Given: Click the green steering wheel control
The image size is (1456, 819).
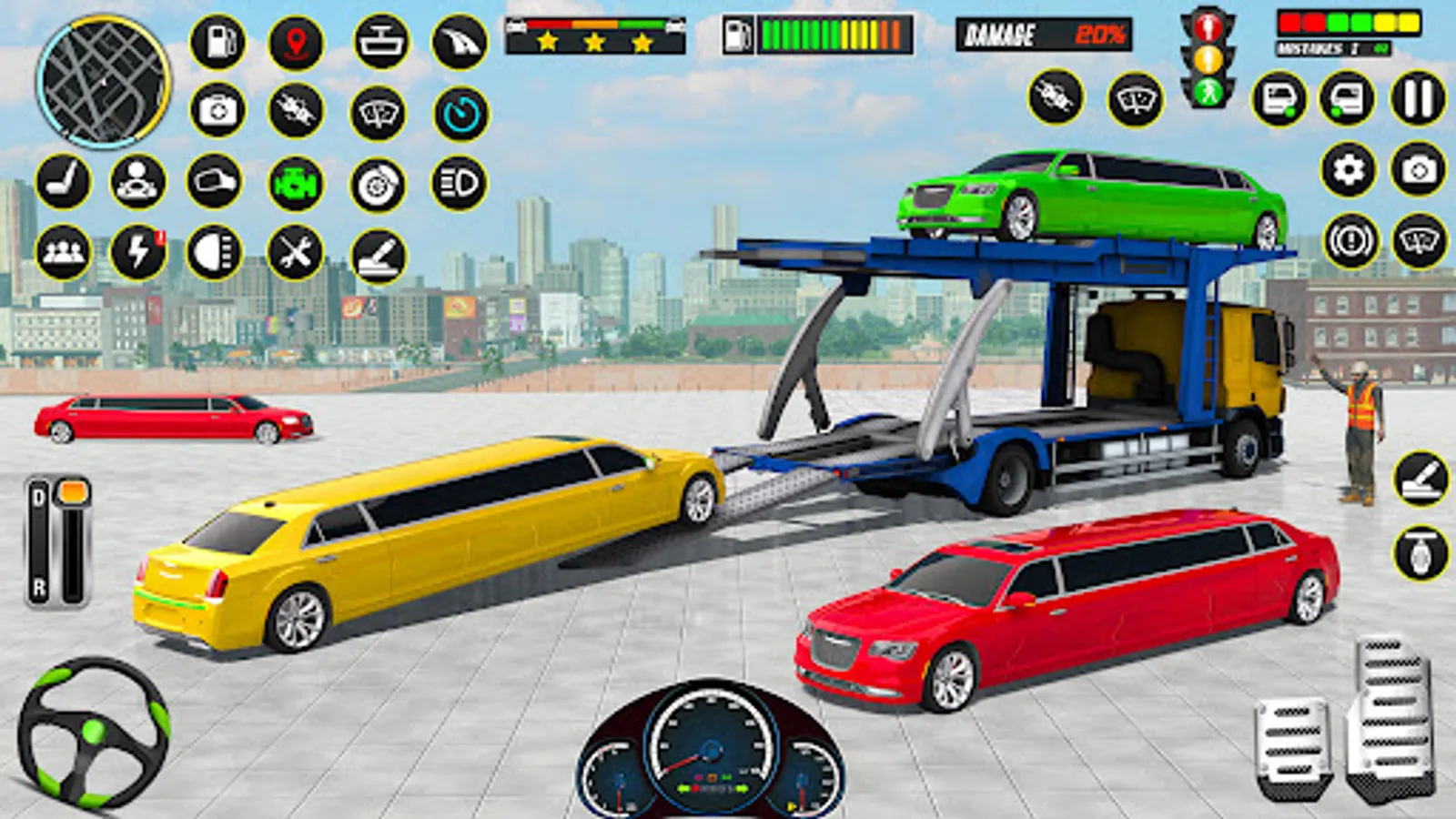Looking at the screenshot, I should pyautogui.click(x=93, y=733).
